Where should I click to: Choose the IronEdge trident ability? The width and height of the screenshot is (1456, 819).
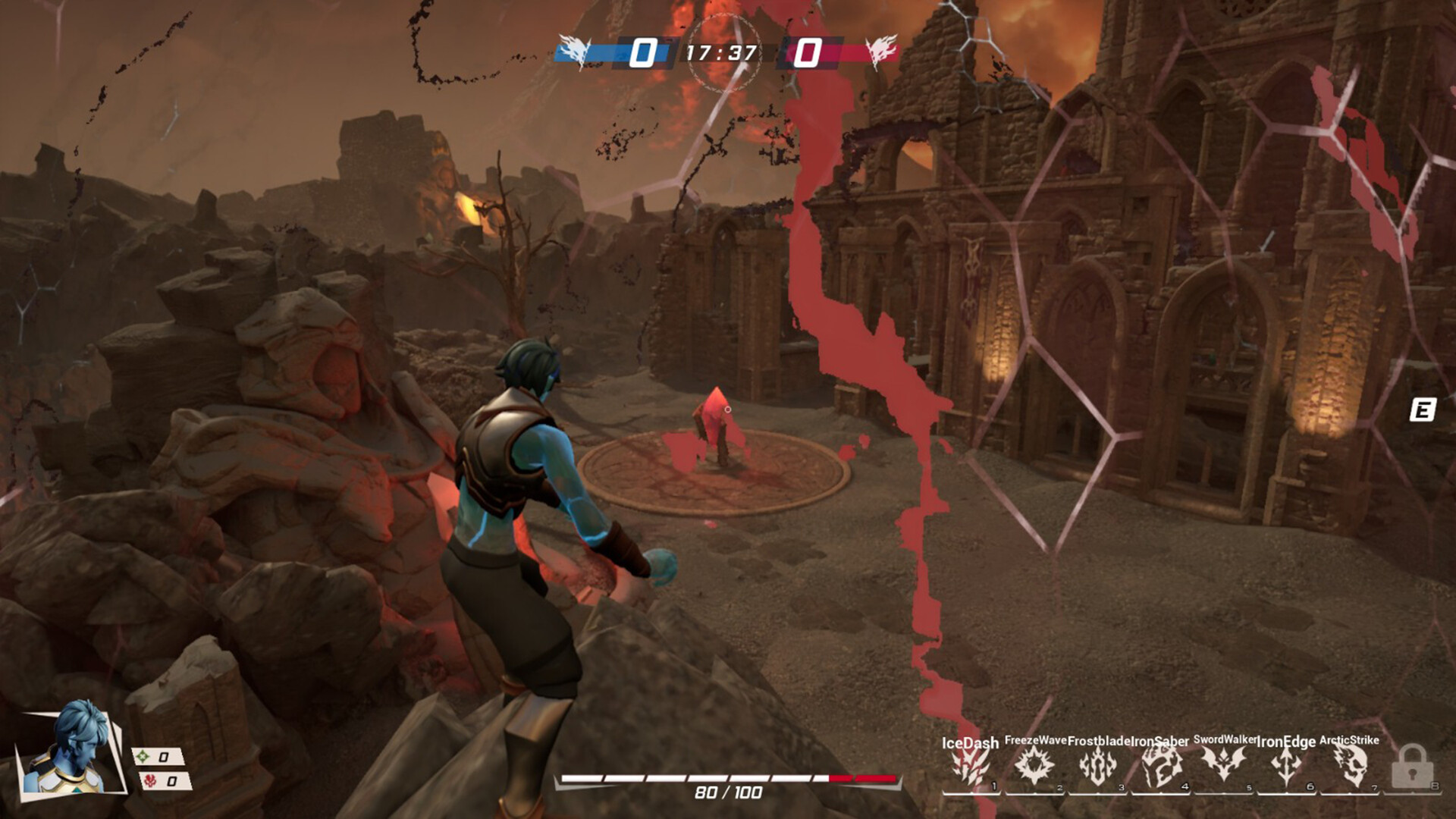[x=1286, y=766]
